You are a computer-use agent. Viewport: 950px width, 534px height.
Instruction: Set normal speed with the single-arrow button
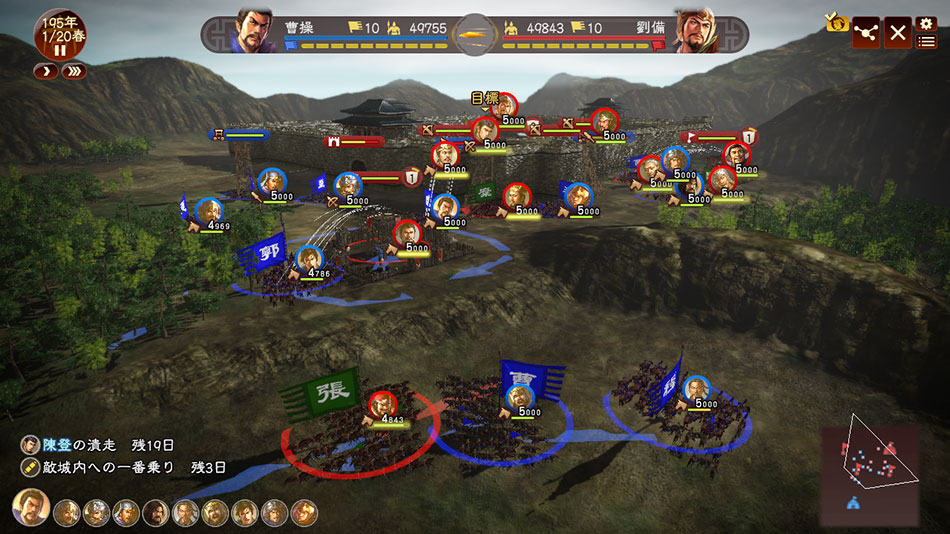point(45,71)
